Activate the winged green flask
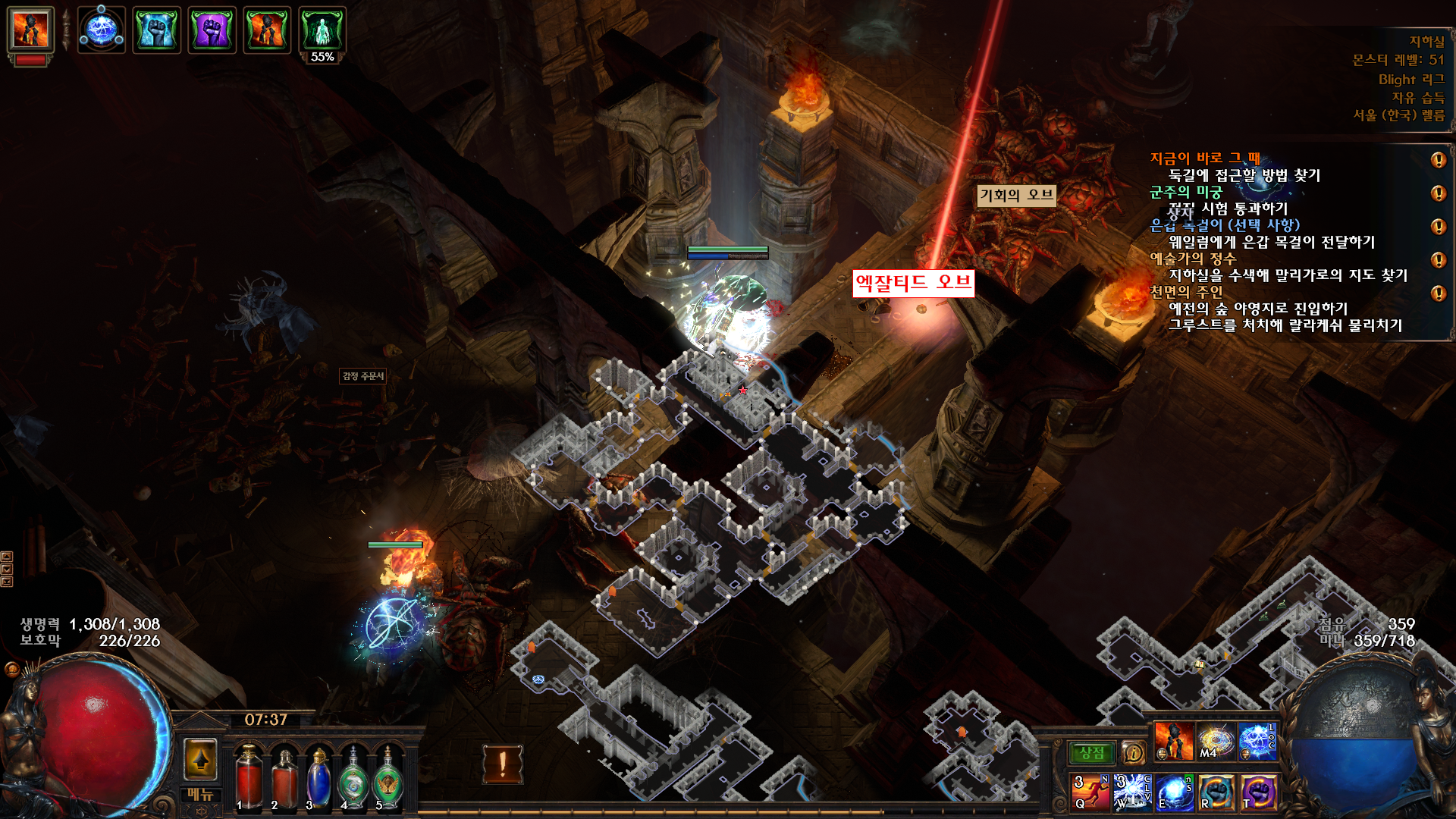Screen dimensions: 1456x819 [388, 778]
